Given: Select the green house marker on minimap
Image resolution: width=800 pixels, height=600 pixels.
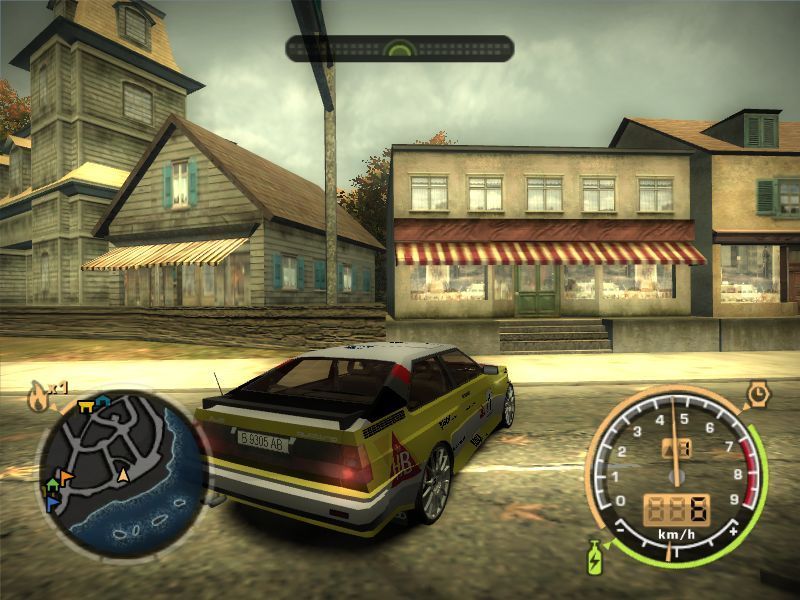Looking at the screenshot, I should [52, 485].
